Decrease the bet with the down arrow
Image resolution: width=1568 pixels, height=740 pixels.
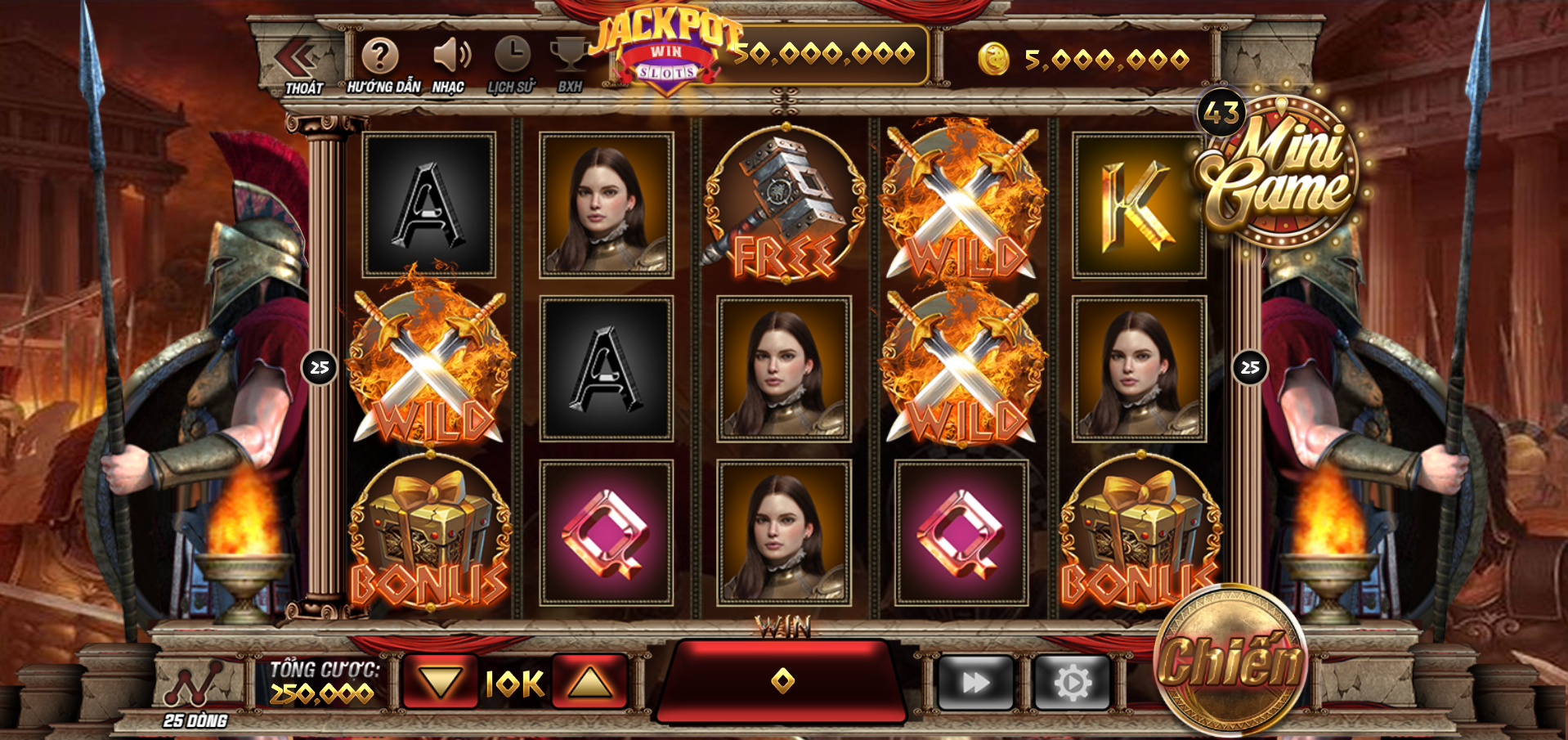point(440,681)
